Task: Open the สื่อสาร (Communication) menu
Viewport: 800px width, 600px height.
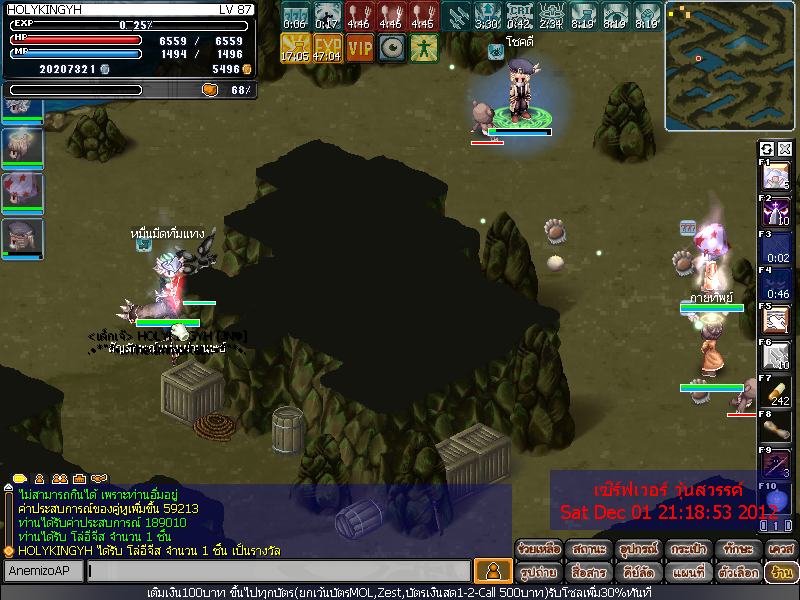Action: click(x=587, y=572)
